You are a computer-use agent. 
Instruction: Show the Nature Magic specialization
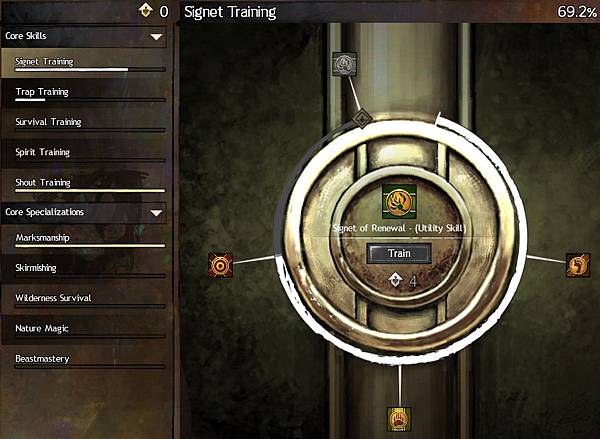[x=42, y=328]
